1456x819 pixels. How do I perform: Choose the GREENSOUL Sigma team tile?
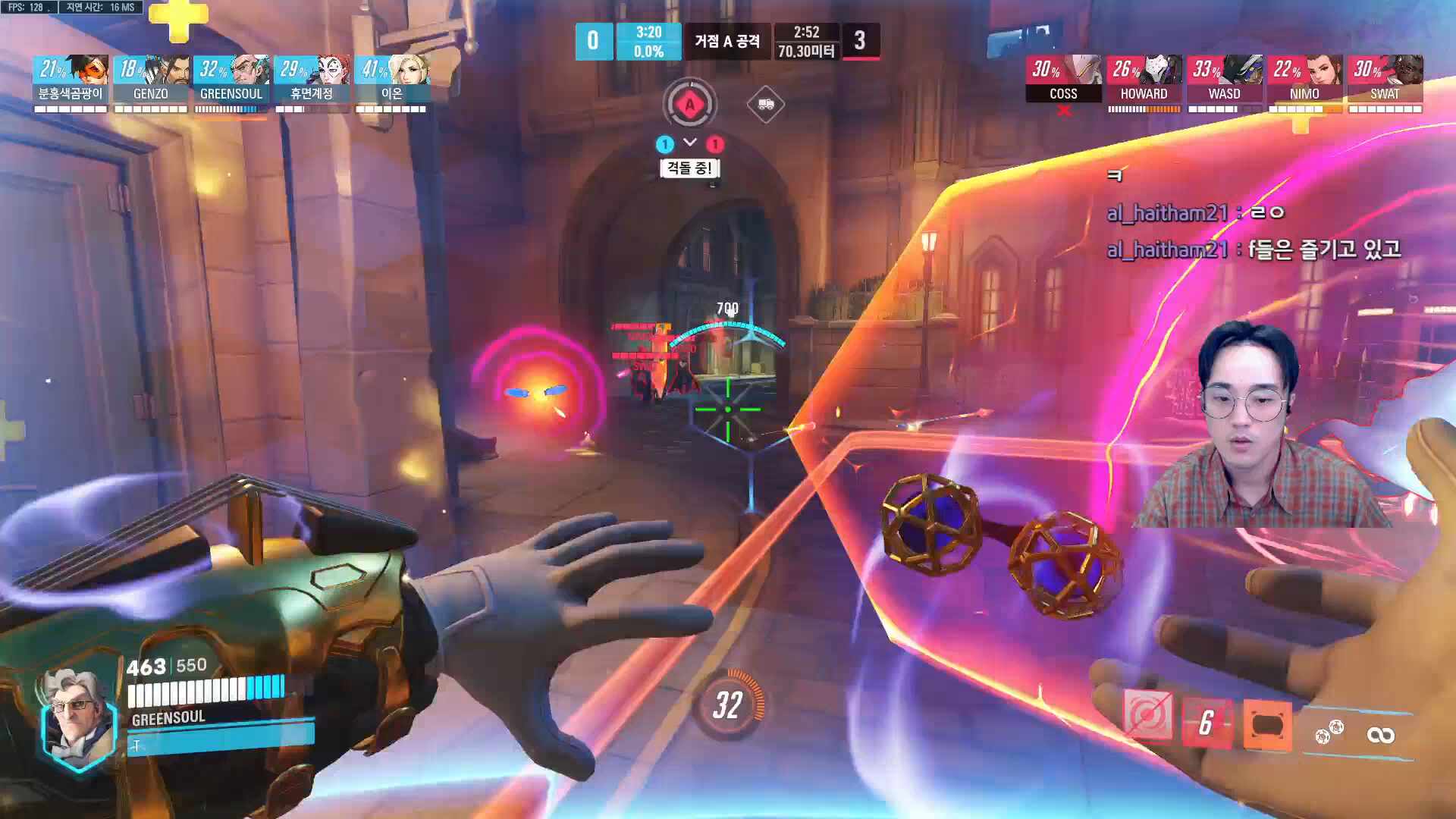point(231,71)
